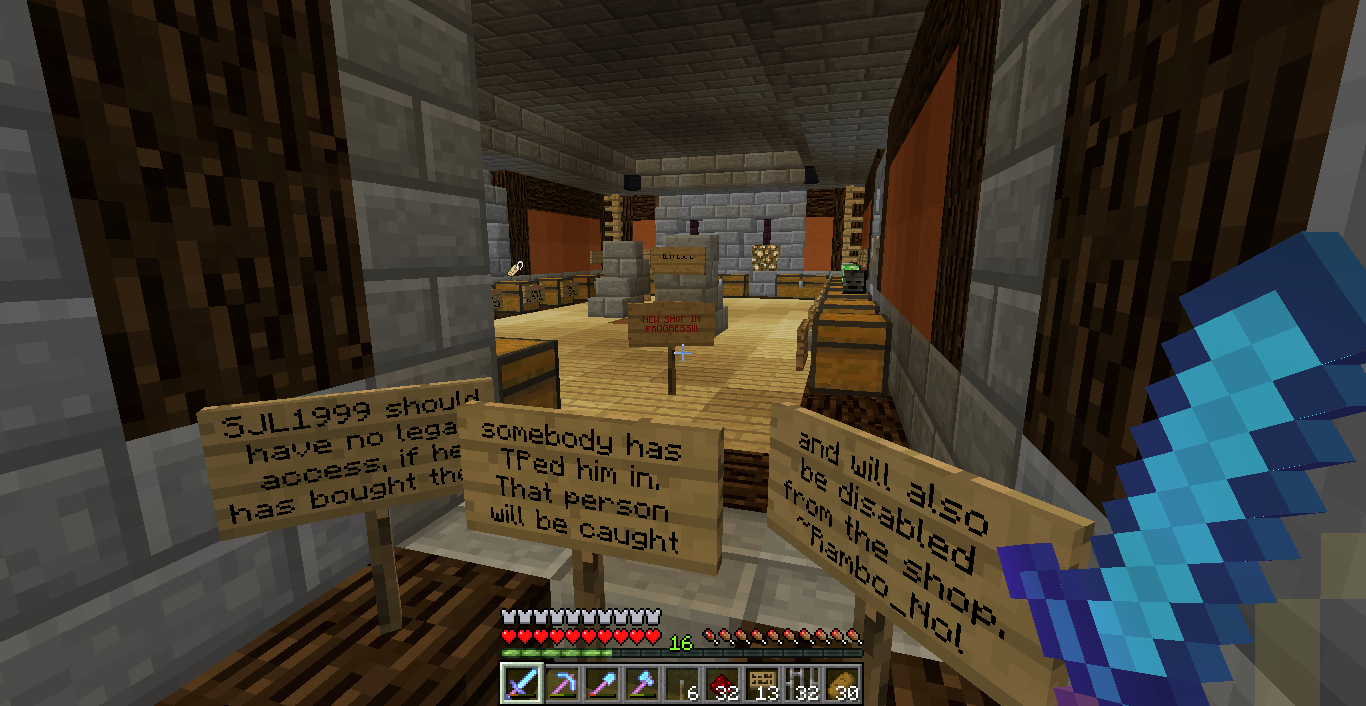Select the stack of 13 signs
This screenshot has width=1366, height=706.
coord(762,684)
